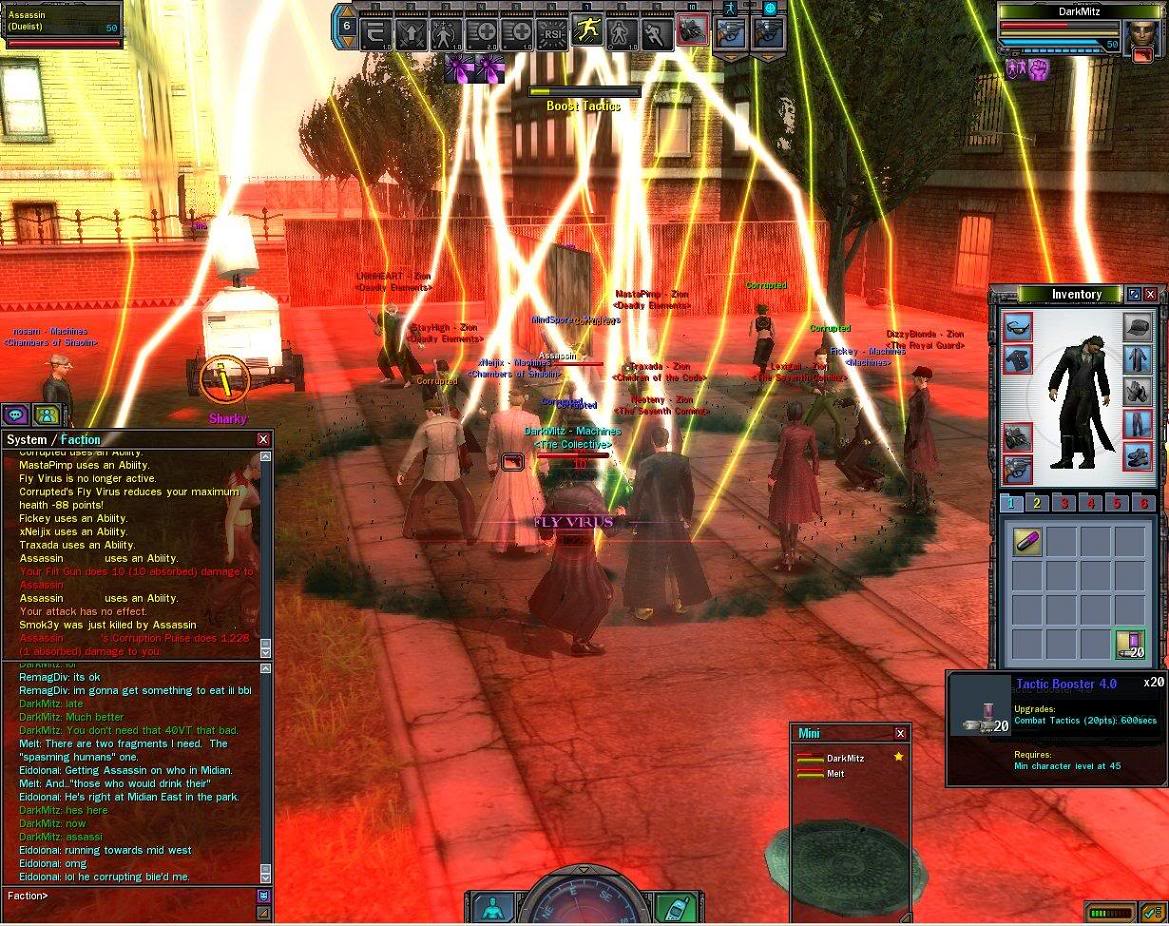Click the sunglasses equipment slot
1169x926 pixels.
coord(1018,327)
